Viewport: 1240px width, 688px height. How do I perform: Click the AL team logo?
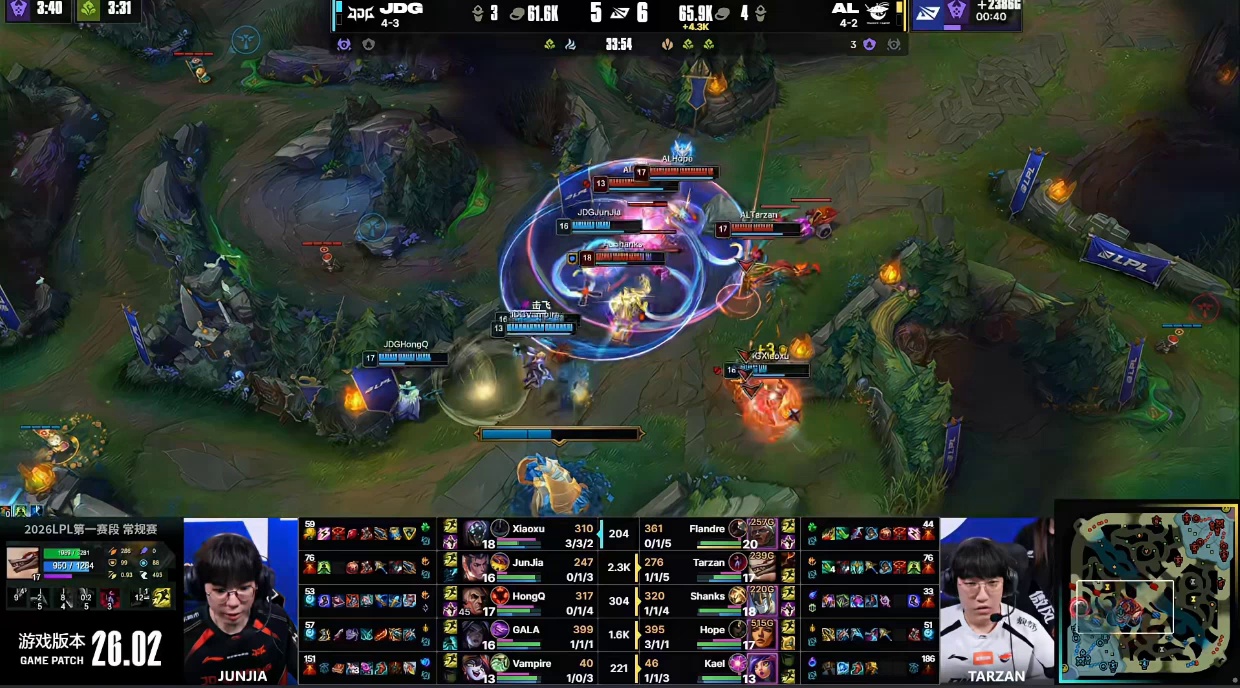point(877,13)
